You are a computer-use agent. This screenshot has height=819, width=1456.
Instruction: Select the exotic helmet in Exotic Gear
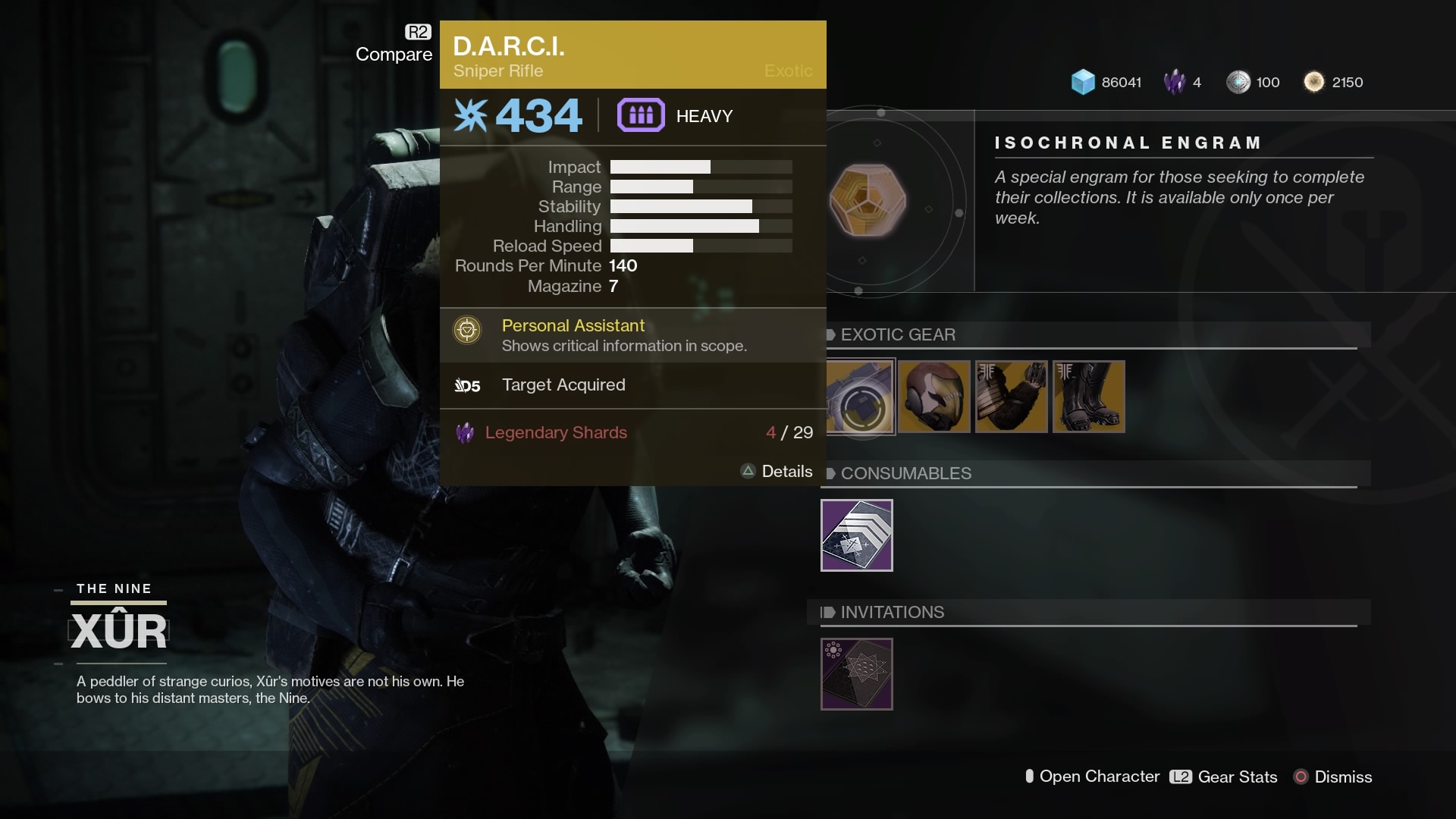tap(934, 397)
